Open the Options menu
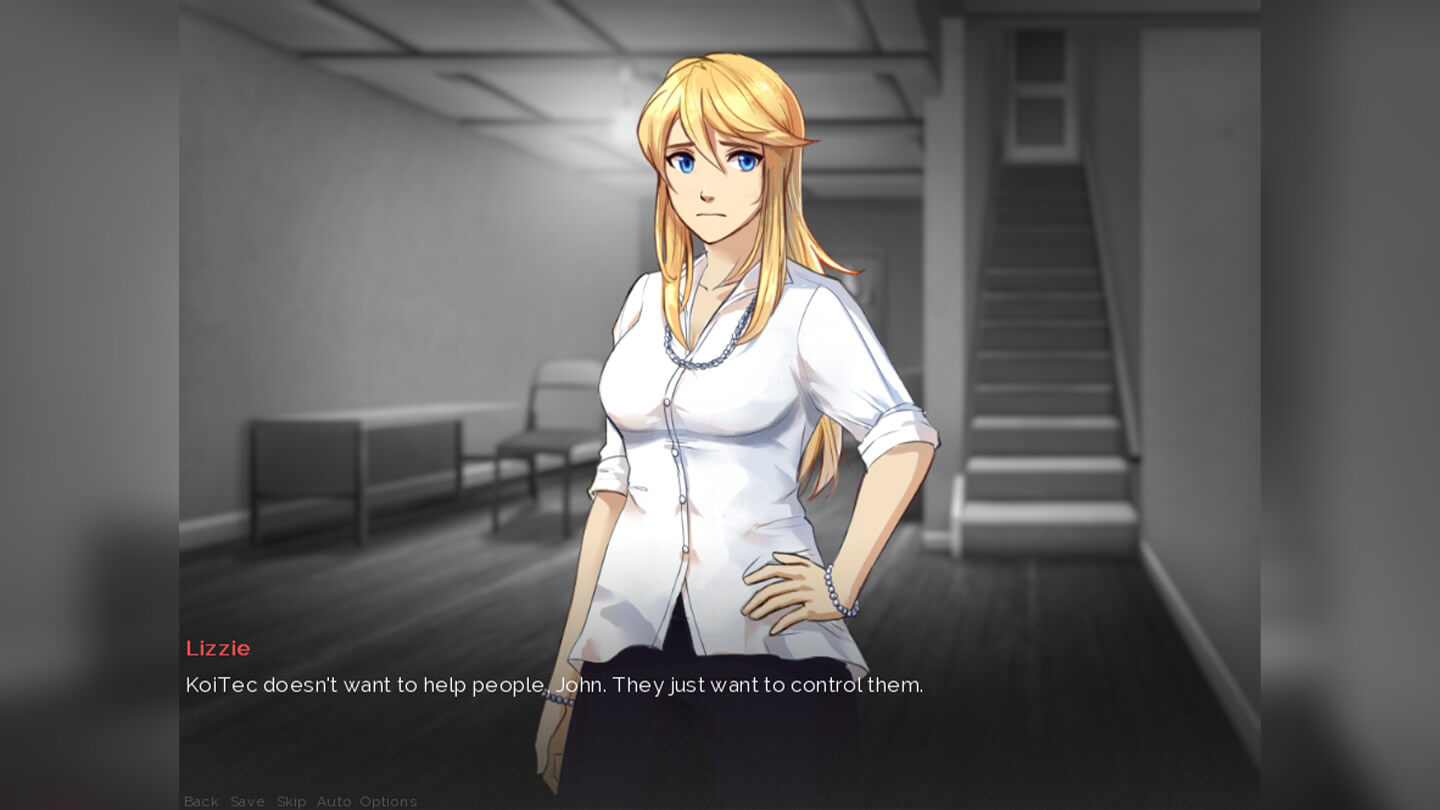Image resolution: width=1440 pixels, height=810 pixels. tap(388, 801)
